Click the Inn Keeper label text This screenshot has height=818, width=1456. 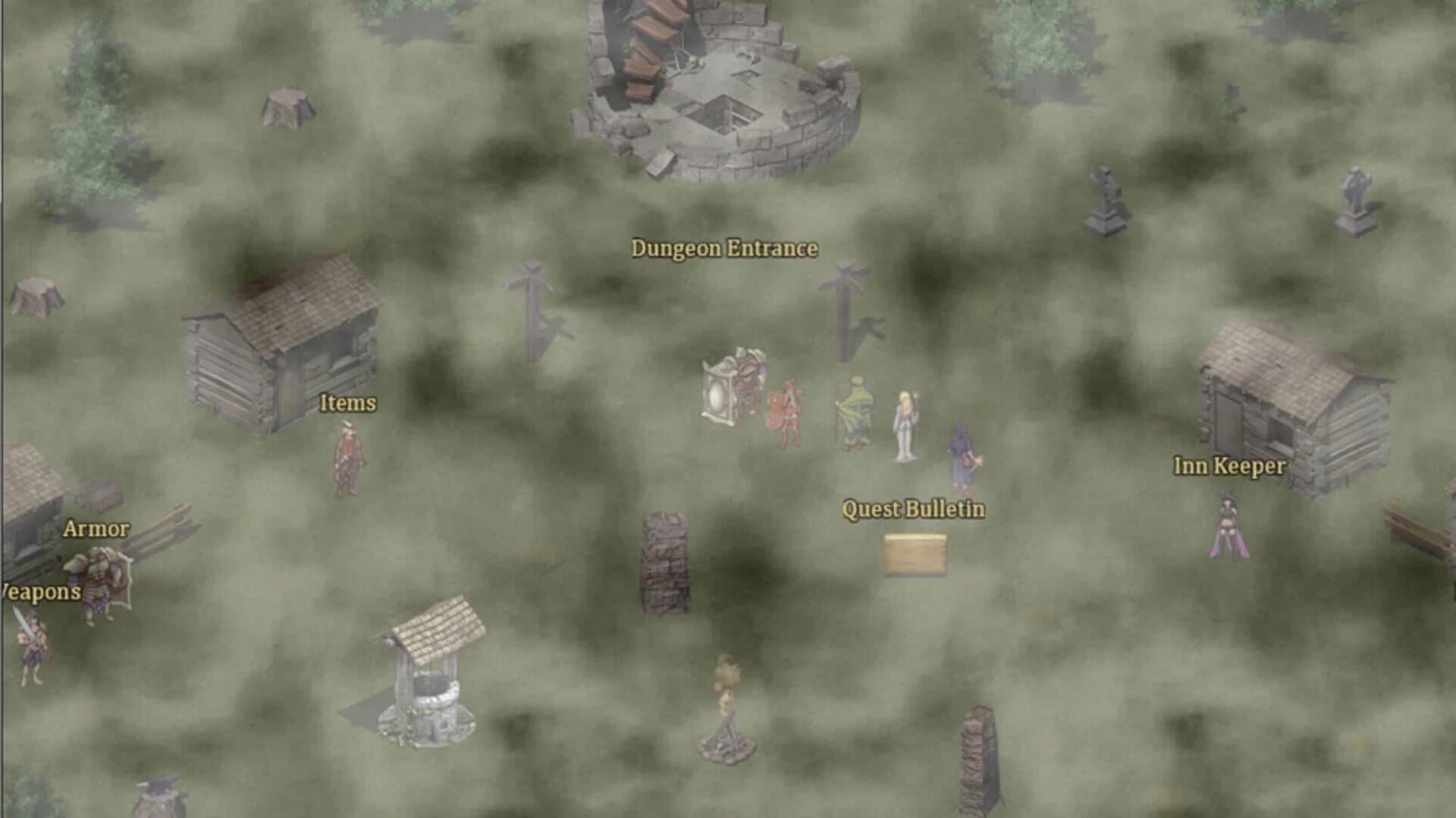[x=1228, y=468]
